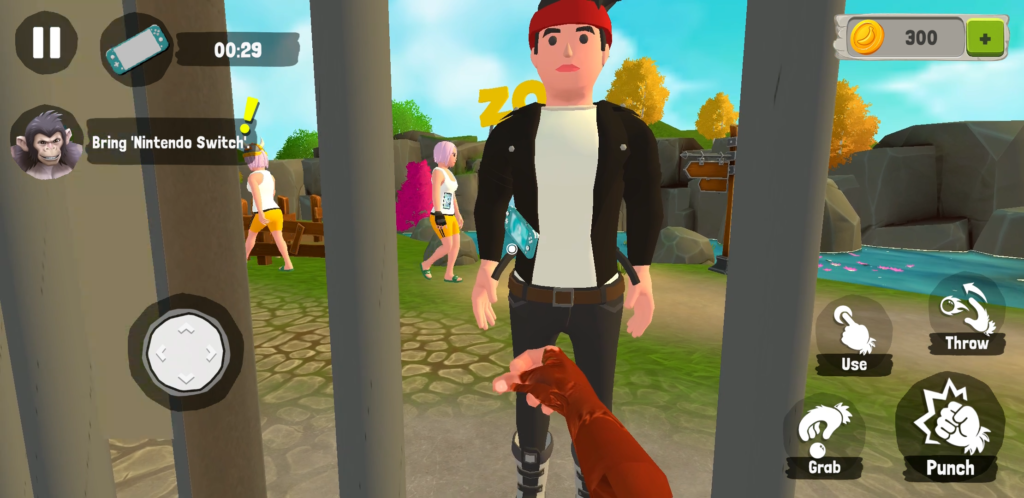Tap the Nintendo Switch objective icon

[x=136, y=48]
